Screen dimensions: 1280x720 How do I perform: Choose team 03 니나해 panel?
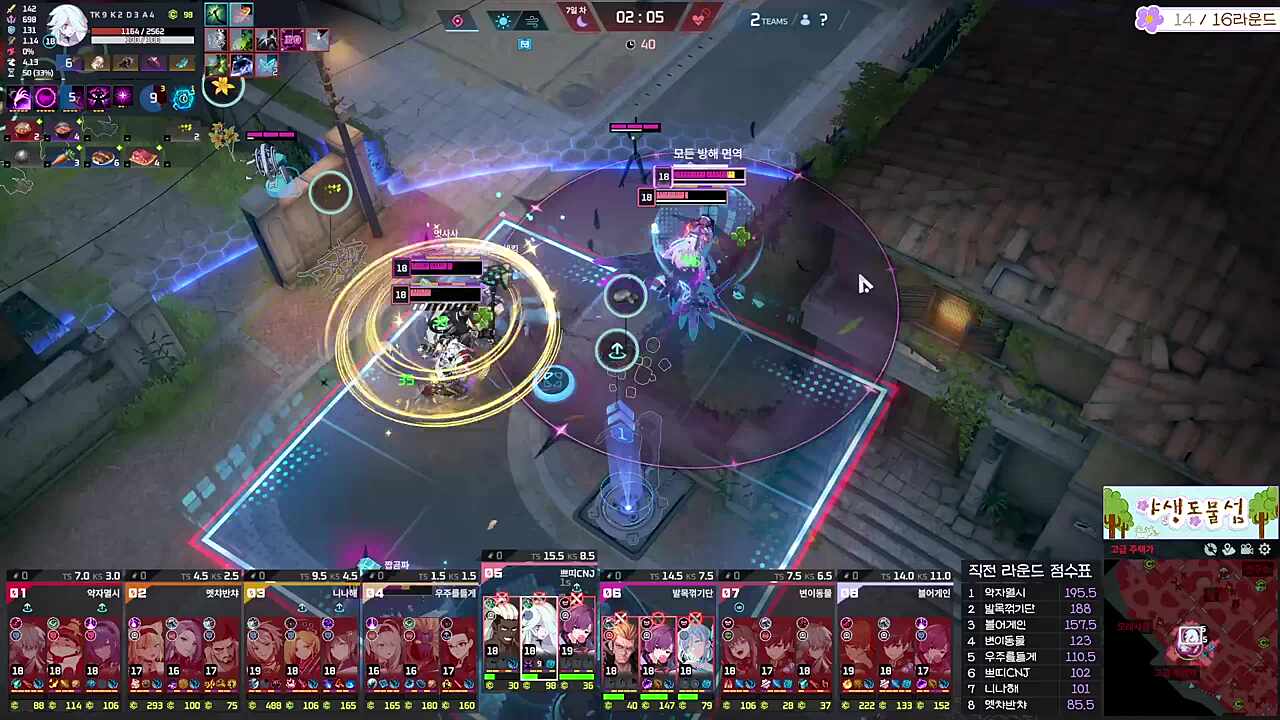click(302, 640)
